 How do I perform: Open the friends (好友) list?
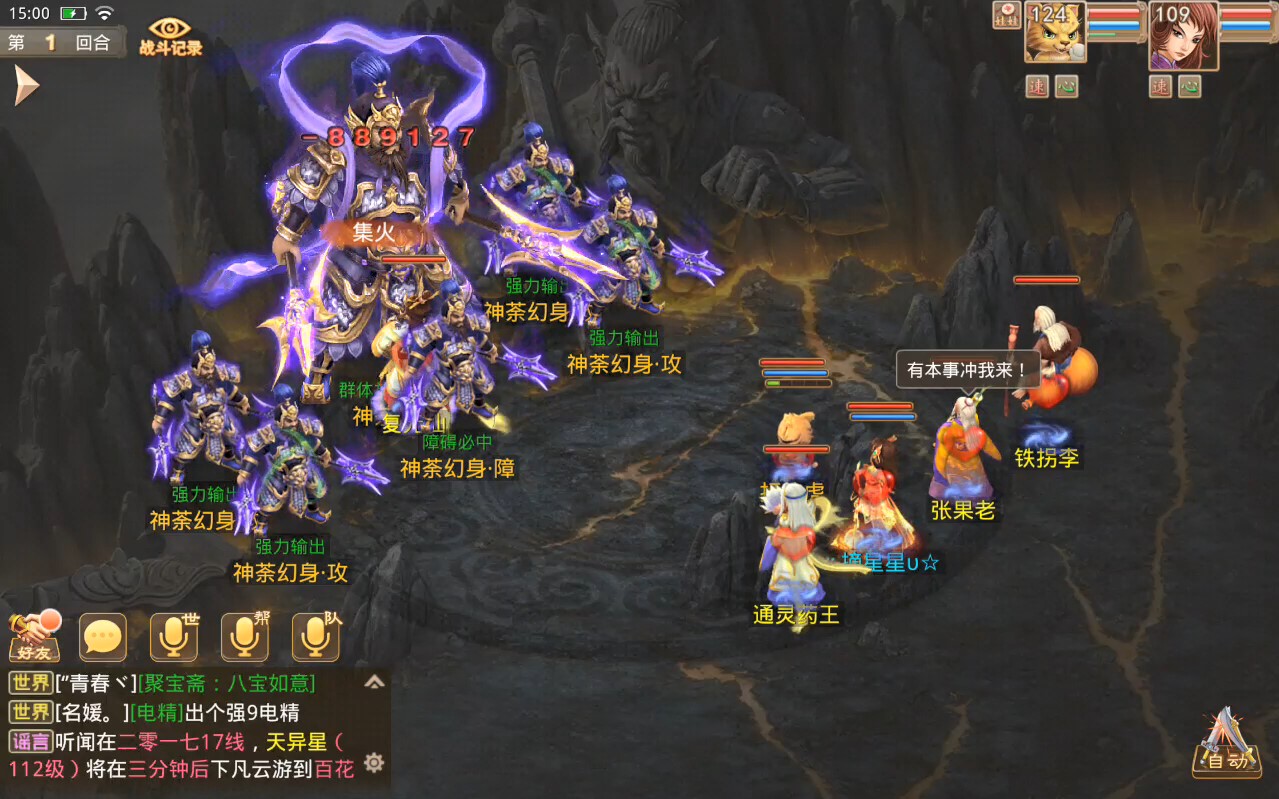[34, 637]
